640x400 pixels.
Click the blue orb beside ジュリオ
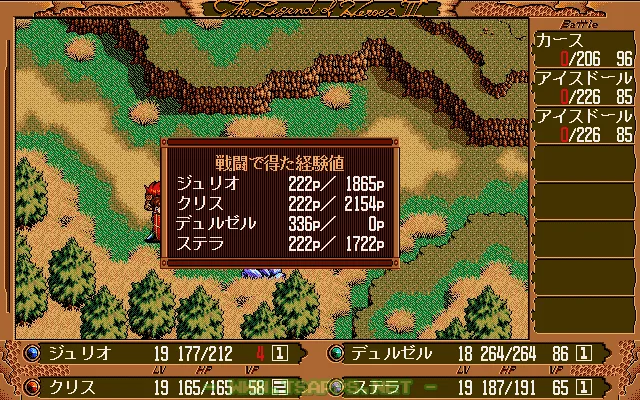click(33, 353)
